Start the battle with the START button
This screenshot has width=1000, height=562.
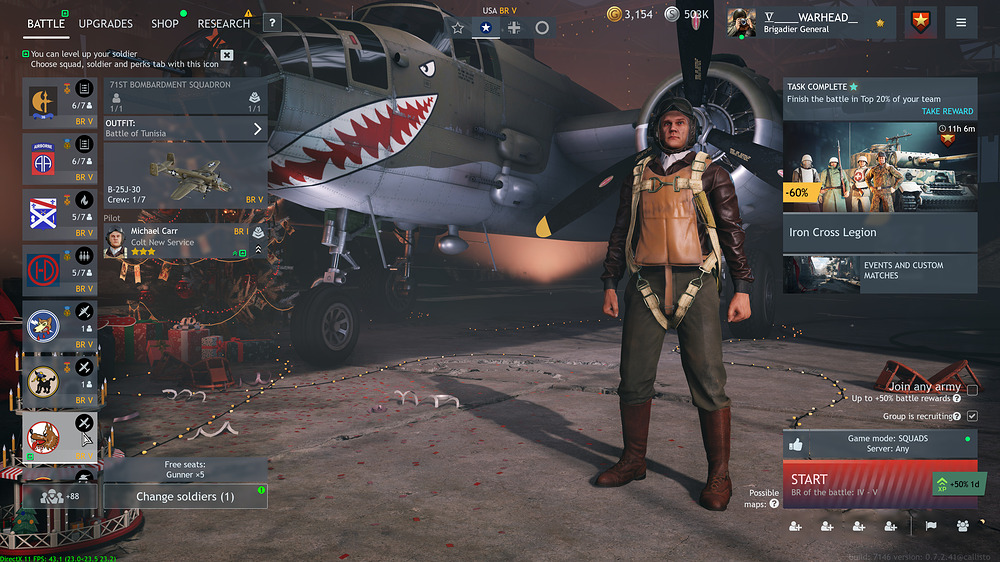[856, 485]
